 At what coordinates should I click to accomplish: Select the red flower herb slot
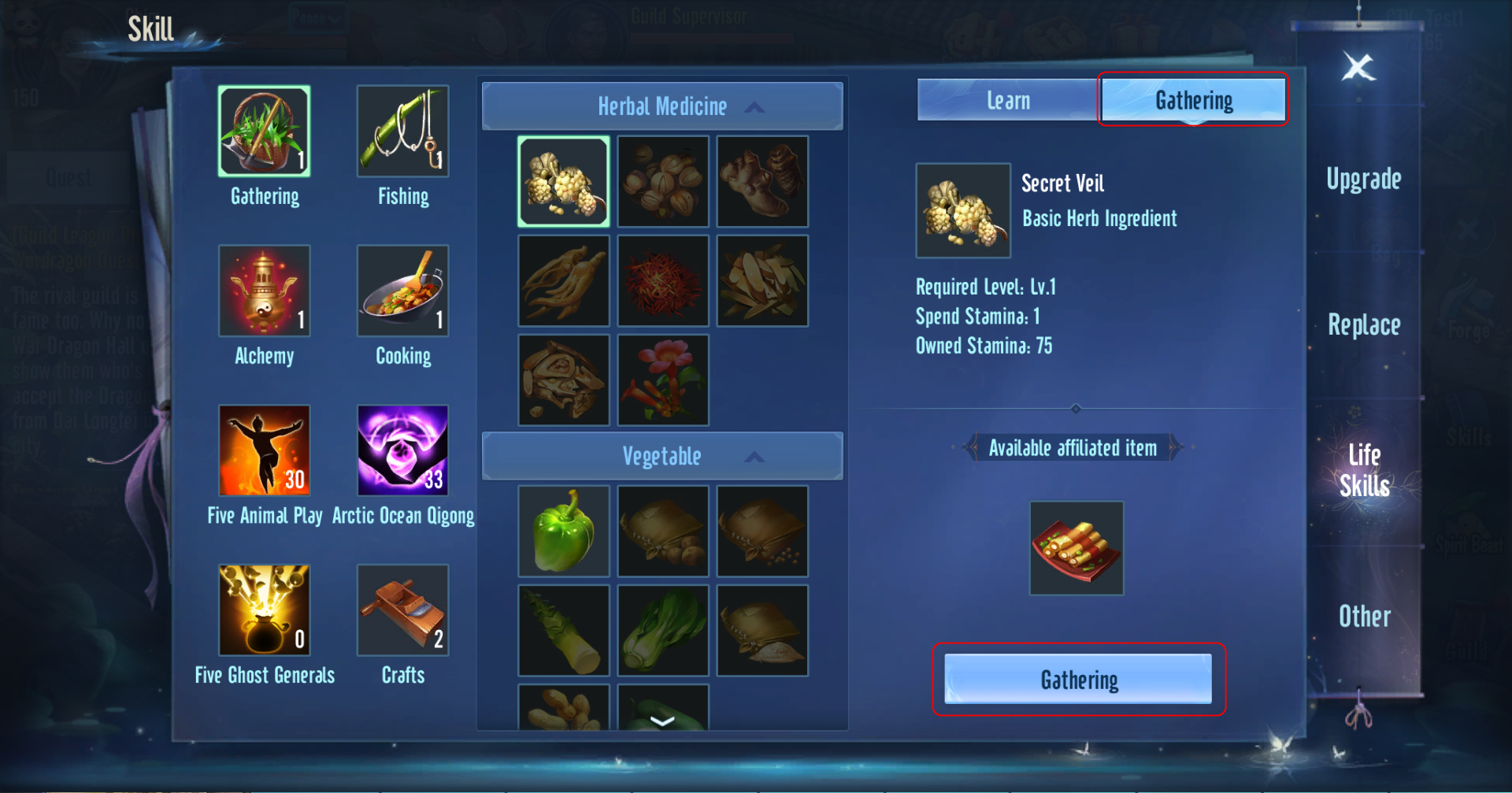(x=663, y=380)
